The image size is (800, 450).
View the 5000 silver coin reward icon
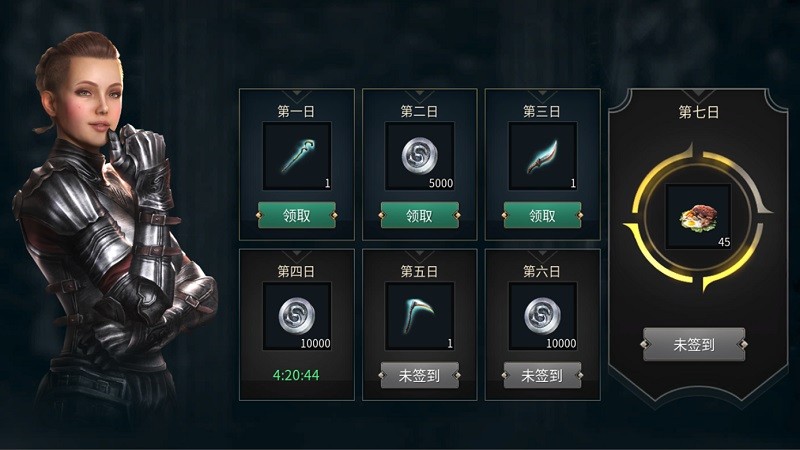click(420, 157)
